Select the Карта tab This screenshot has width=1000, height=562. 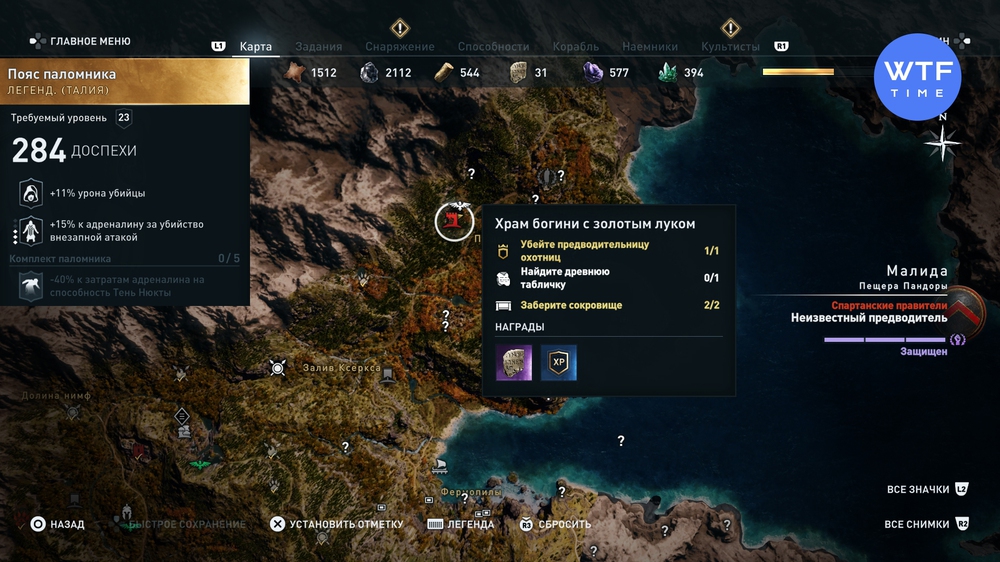[256, 47]
